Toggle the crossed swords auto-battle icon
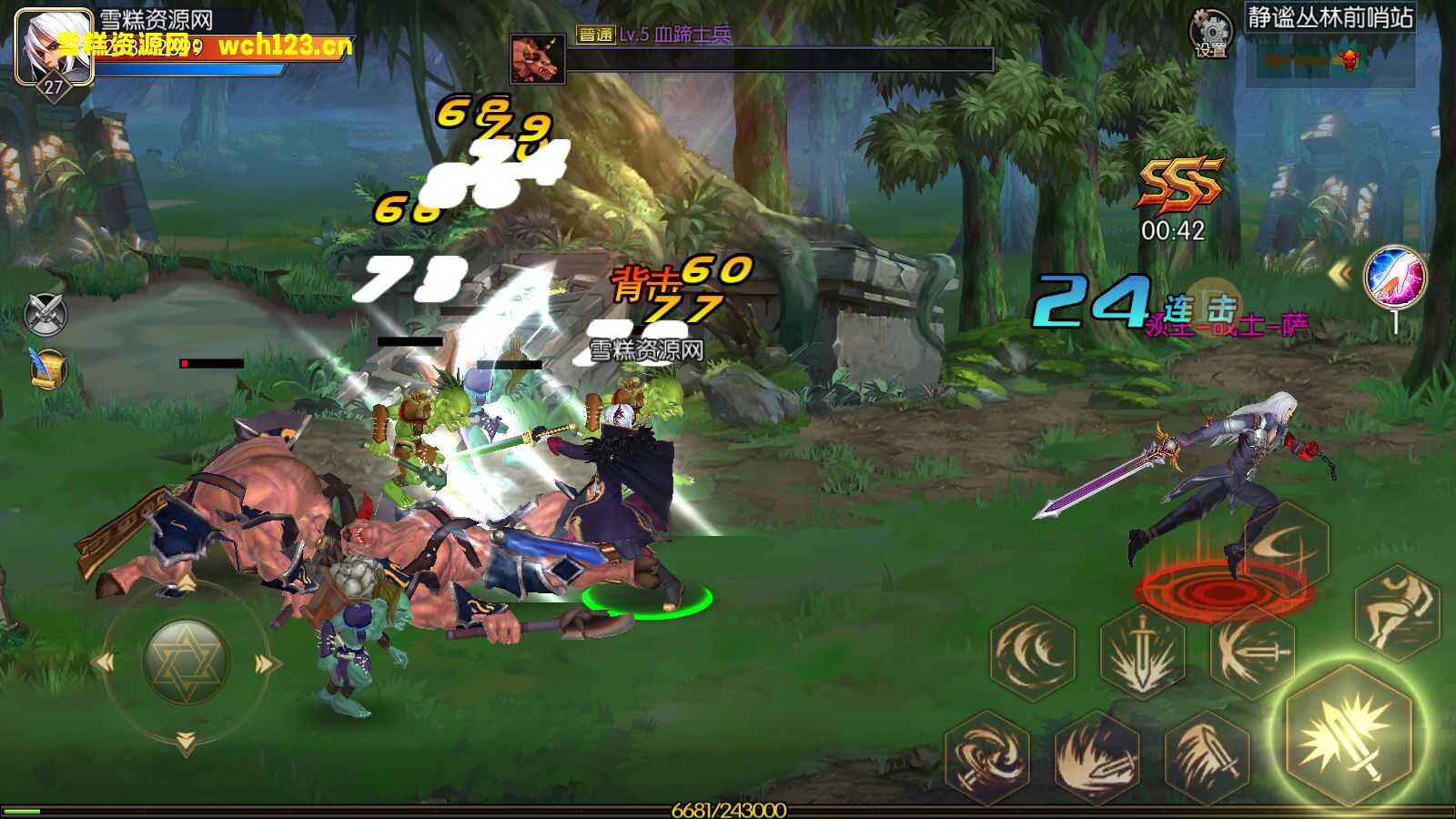Screen dimensions: 1456x819 point(45,314)
